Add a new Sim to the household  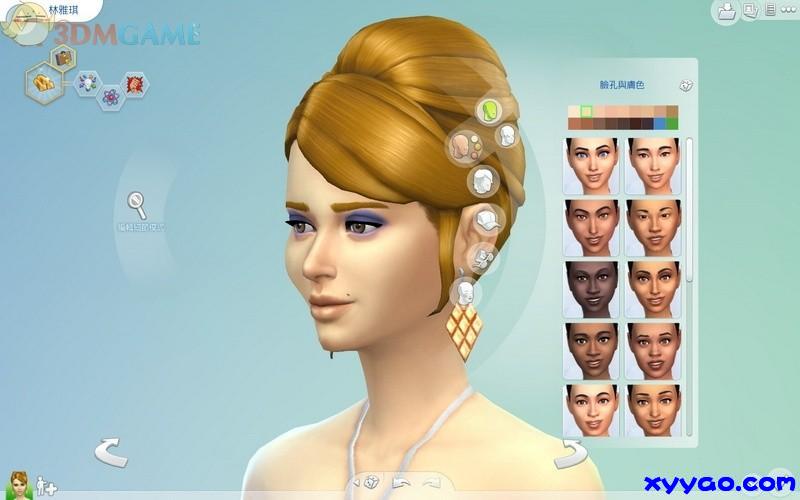click(x=46, y=488)
